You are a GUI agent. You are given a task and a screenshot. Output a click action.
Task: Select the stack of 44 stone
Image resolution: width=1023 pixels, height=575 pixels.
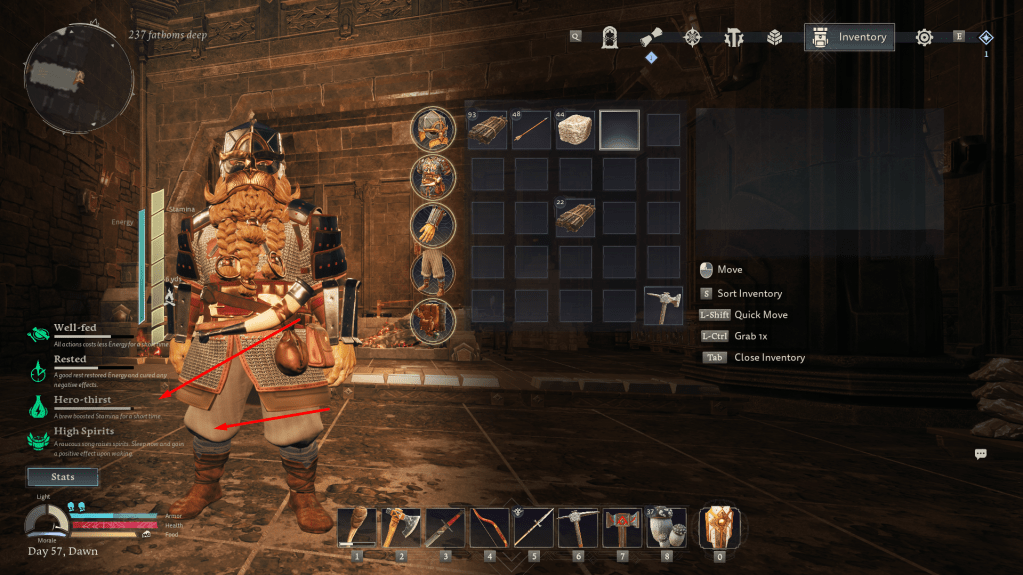click(575, 130)
